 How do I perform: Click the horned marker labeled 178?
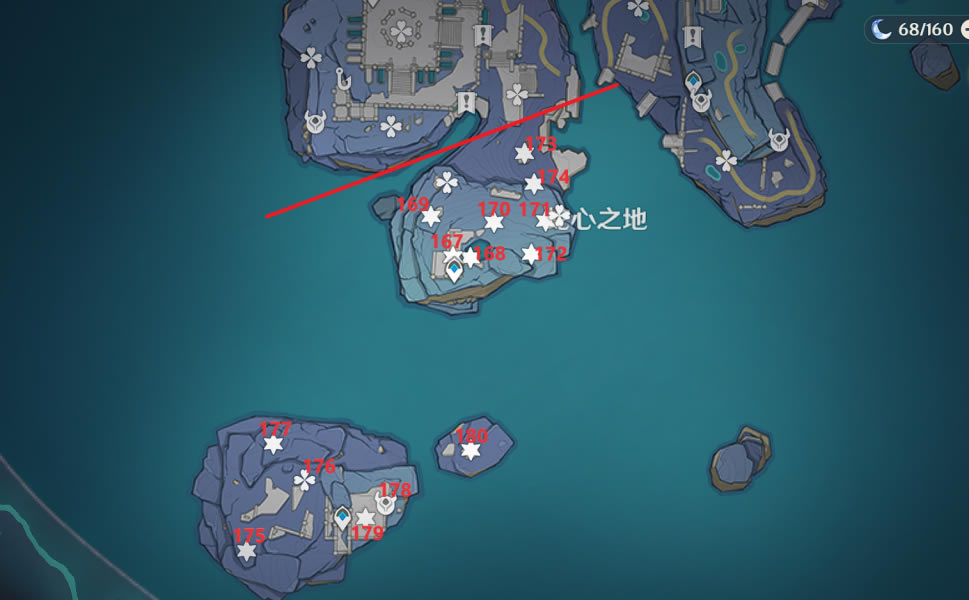[385, 503]
